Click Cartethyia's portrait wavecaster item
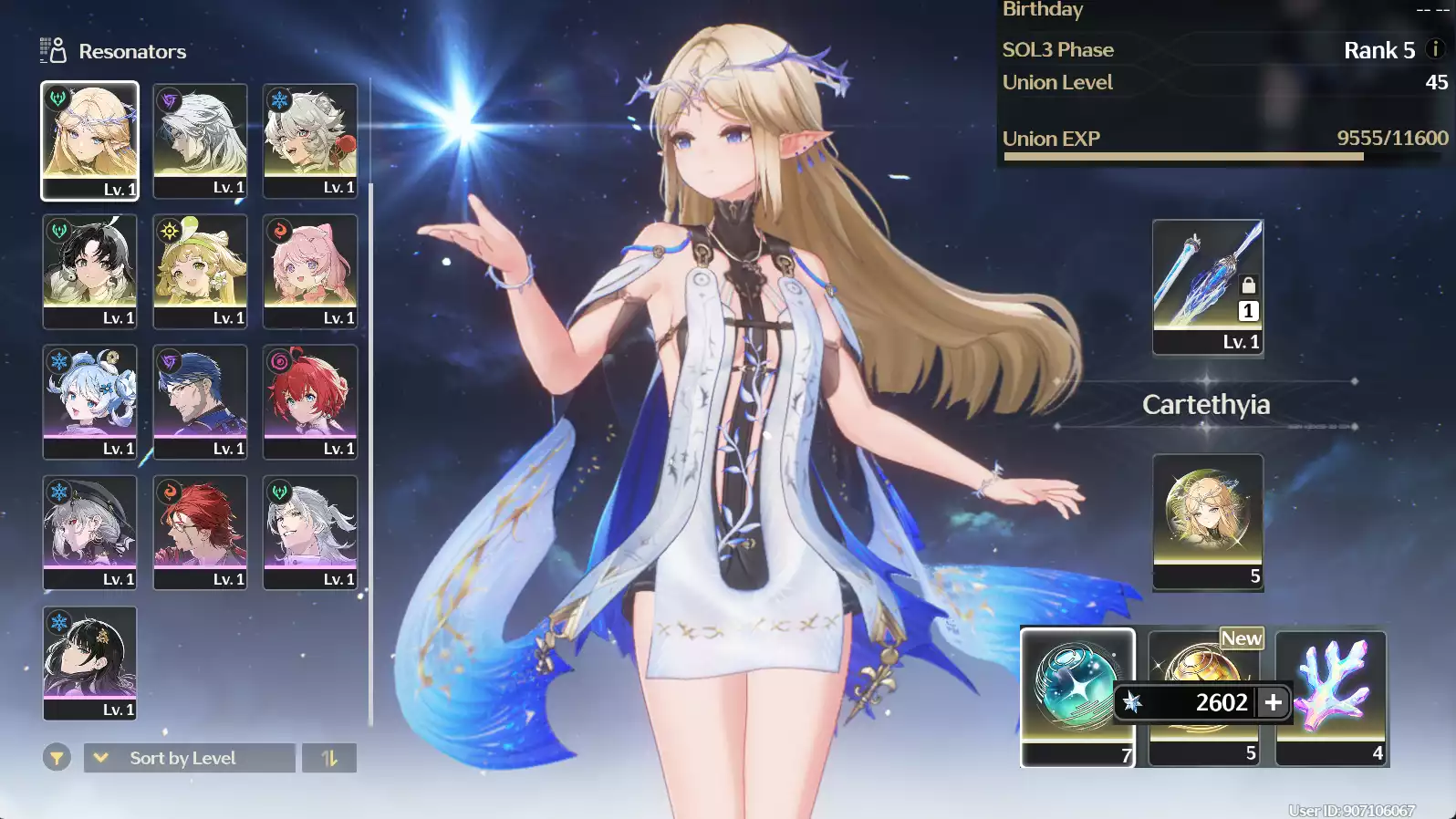The width and height of the screenshot is (1456, 819). pyautogui.click(x=1206, y=520)
